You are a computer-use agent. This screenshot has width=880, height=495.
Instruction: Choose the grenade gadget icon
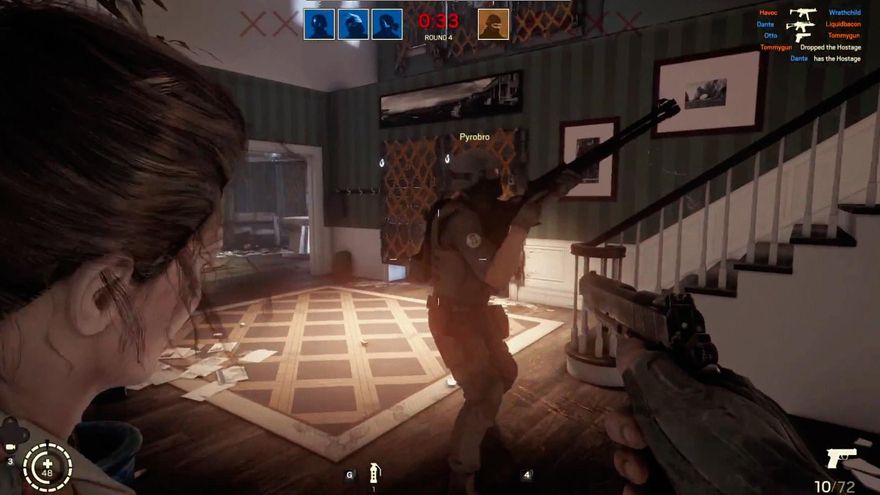[x=374, y=471]
